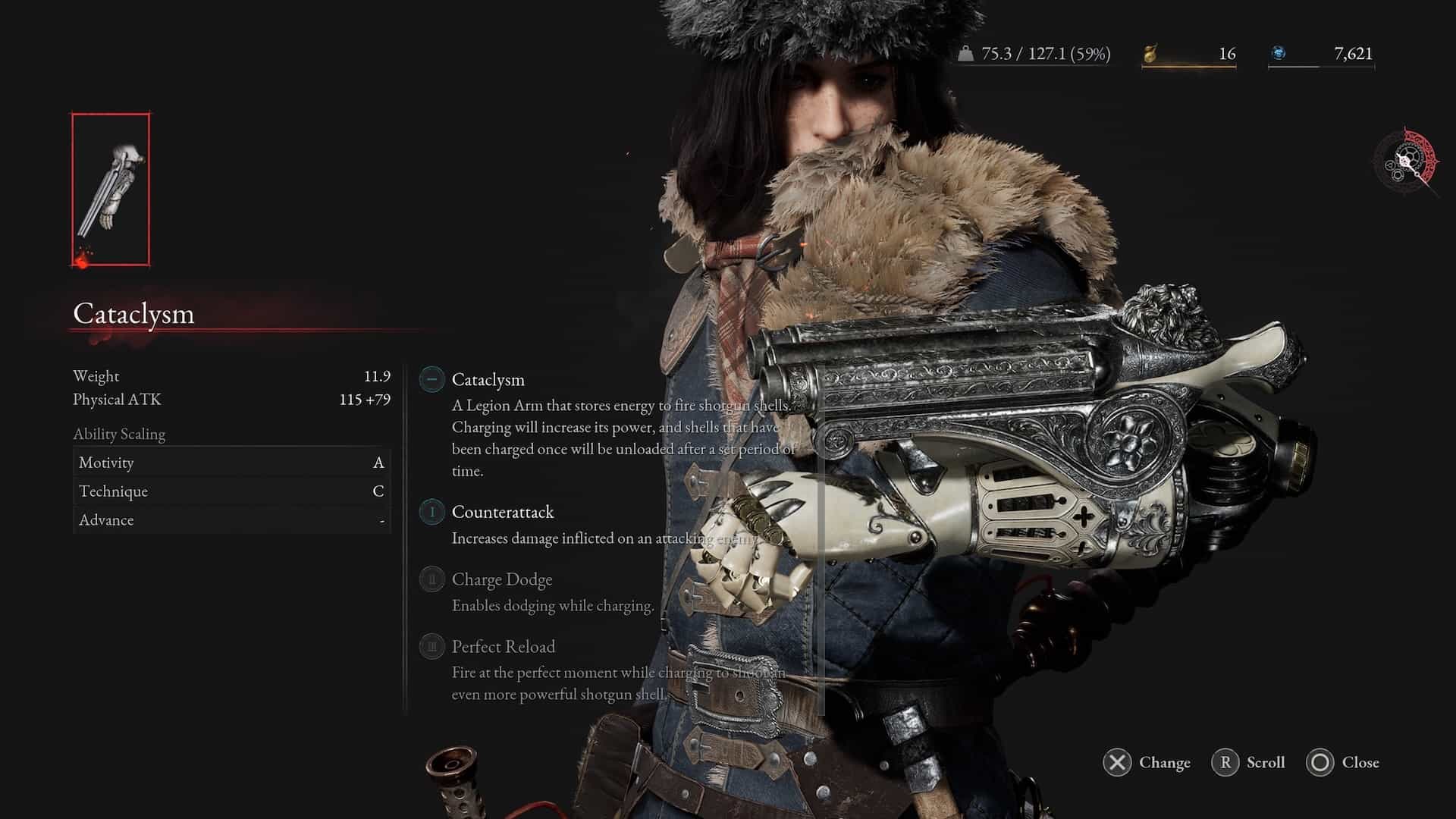Click the Change option

click(1147, 762)
